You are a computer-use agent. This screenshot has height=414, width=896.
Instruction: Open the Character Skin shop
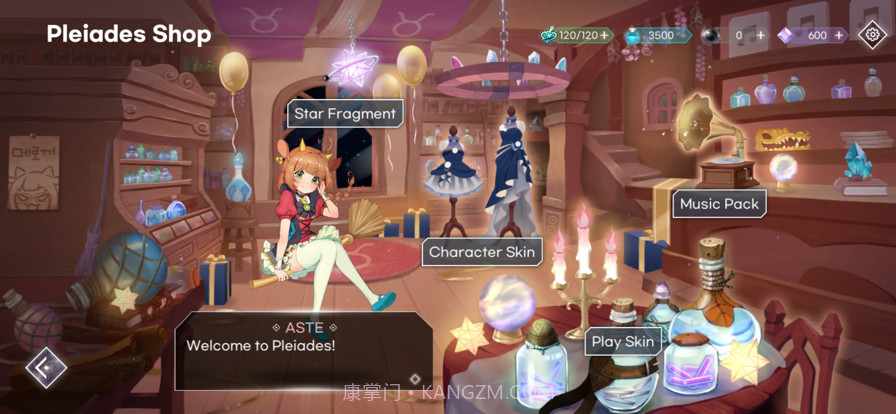[482, 252]
